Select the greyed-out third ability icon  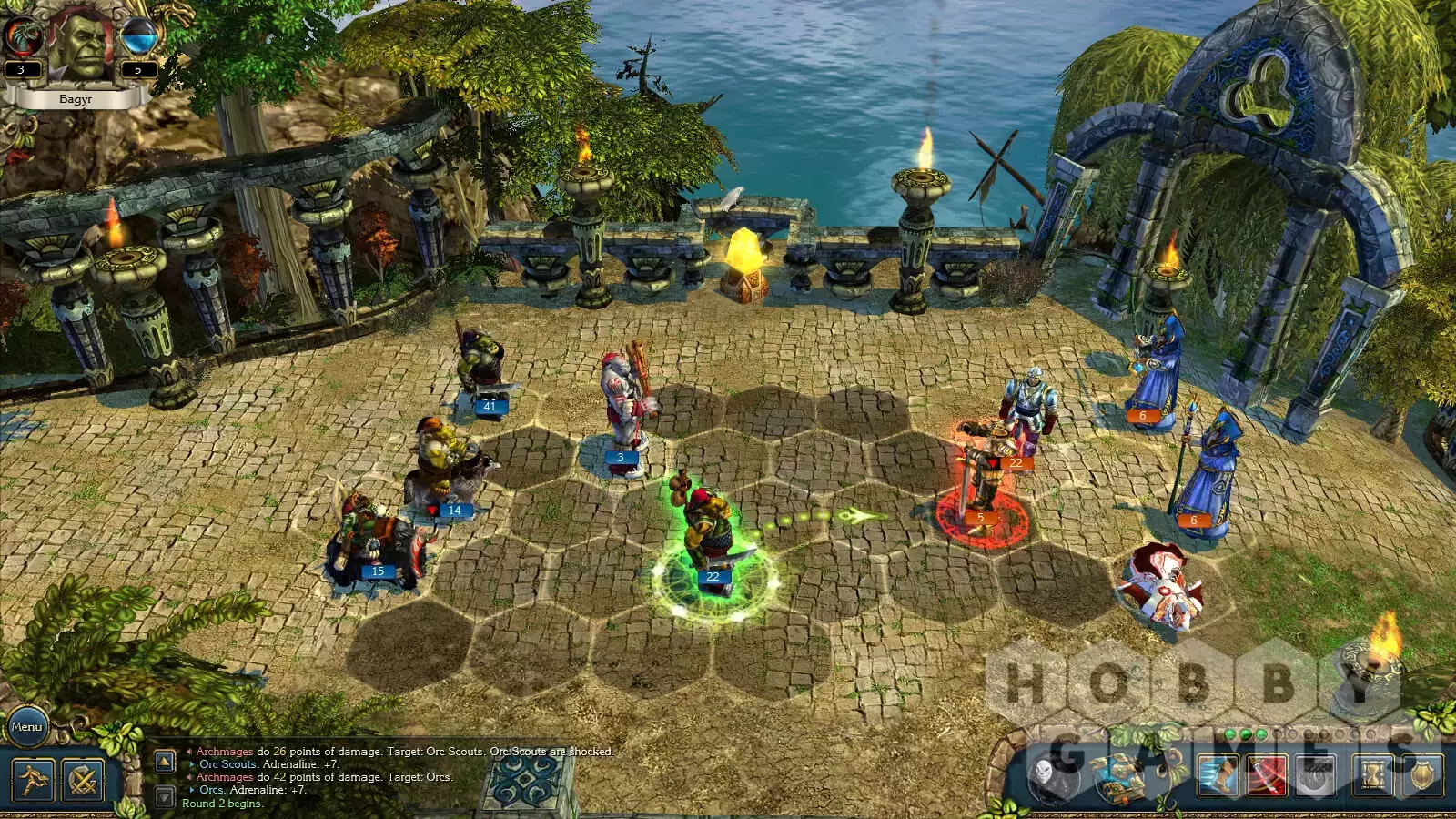pyautogui.click(x=1314, y=776)
